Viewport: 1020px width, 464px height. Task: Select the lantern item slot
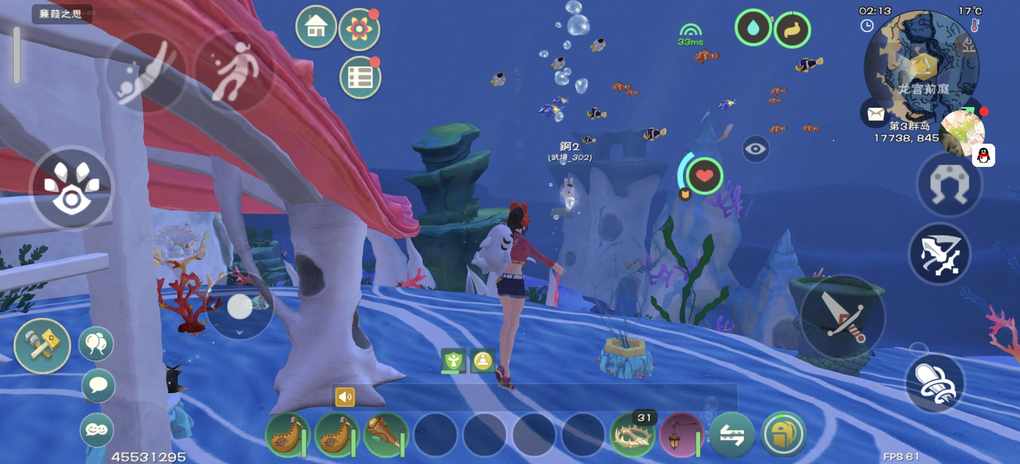coord(682,434)
